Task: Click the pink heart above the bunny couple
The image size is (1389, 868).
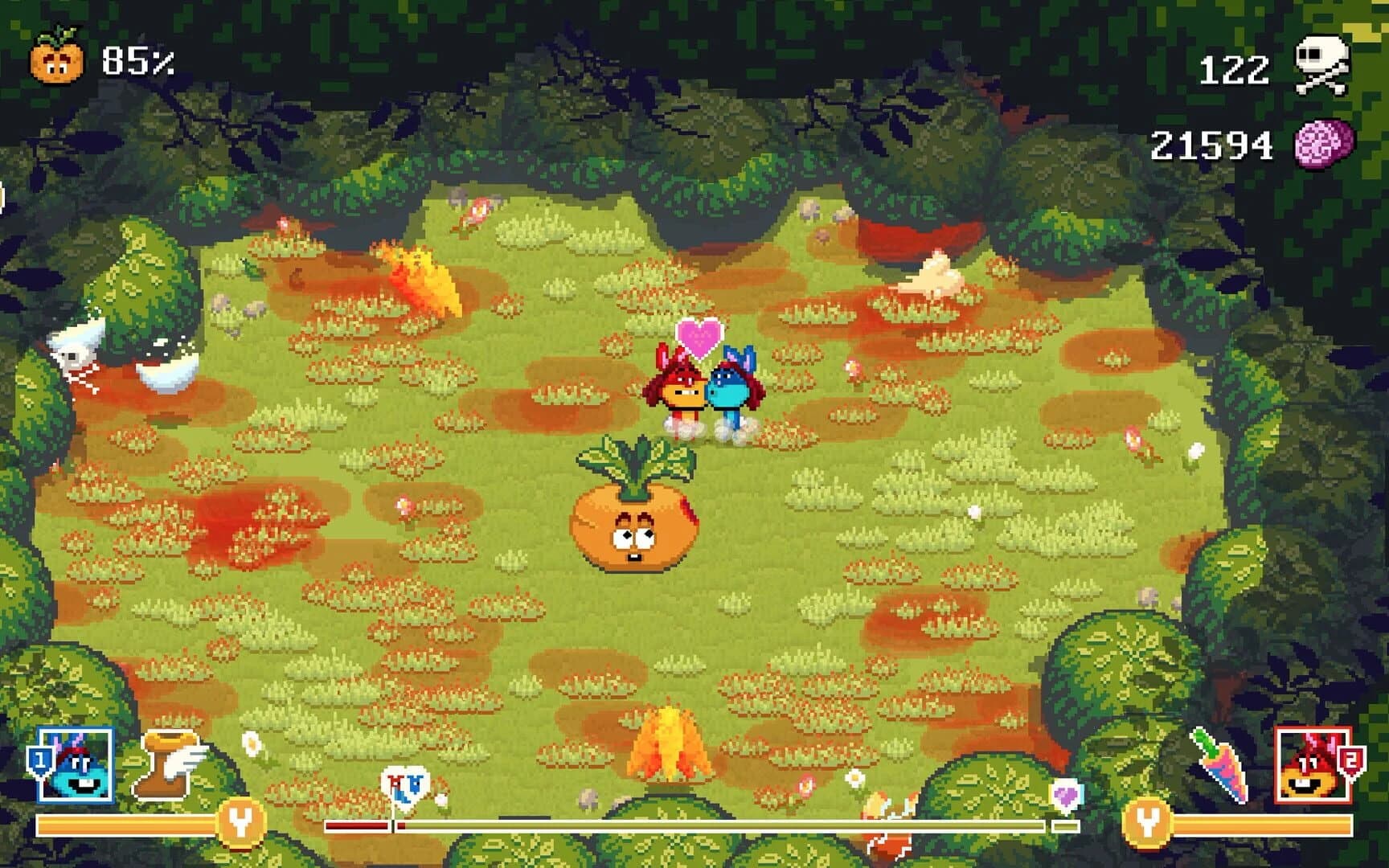Action: point(701,338)
